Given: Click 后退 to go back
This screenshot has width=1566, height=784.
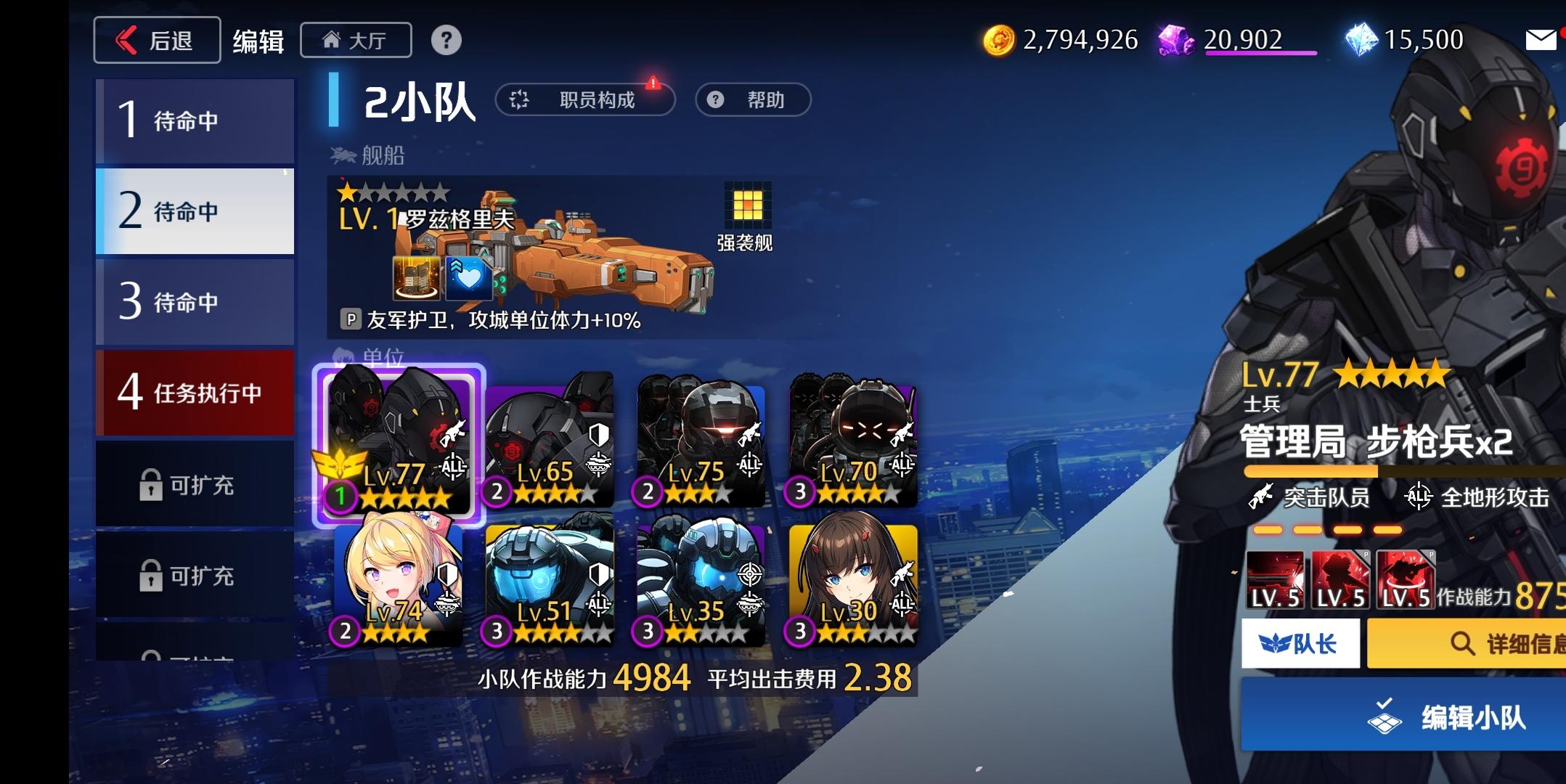Looking at the screenshot, I should [x=156, y=40].
